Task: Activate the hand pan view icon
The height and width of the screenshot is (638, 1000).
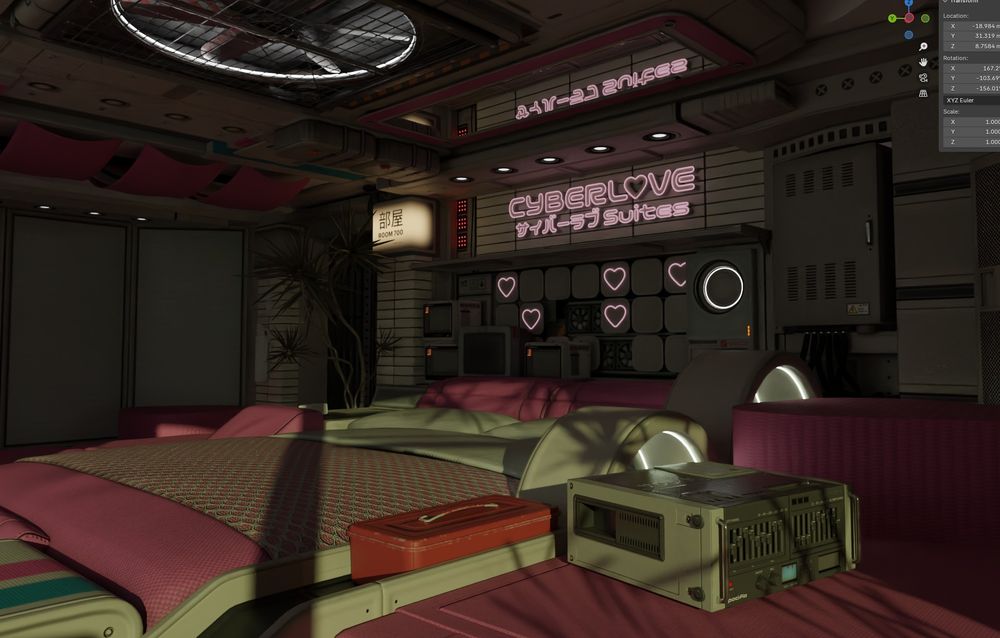Action: [924, 62]
